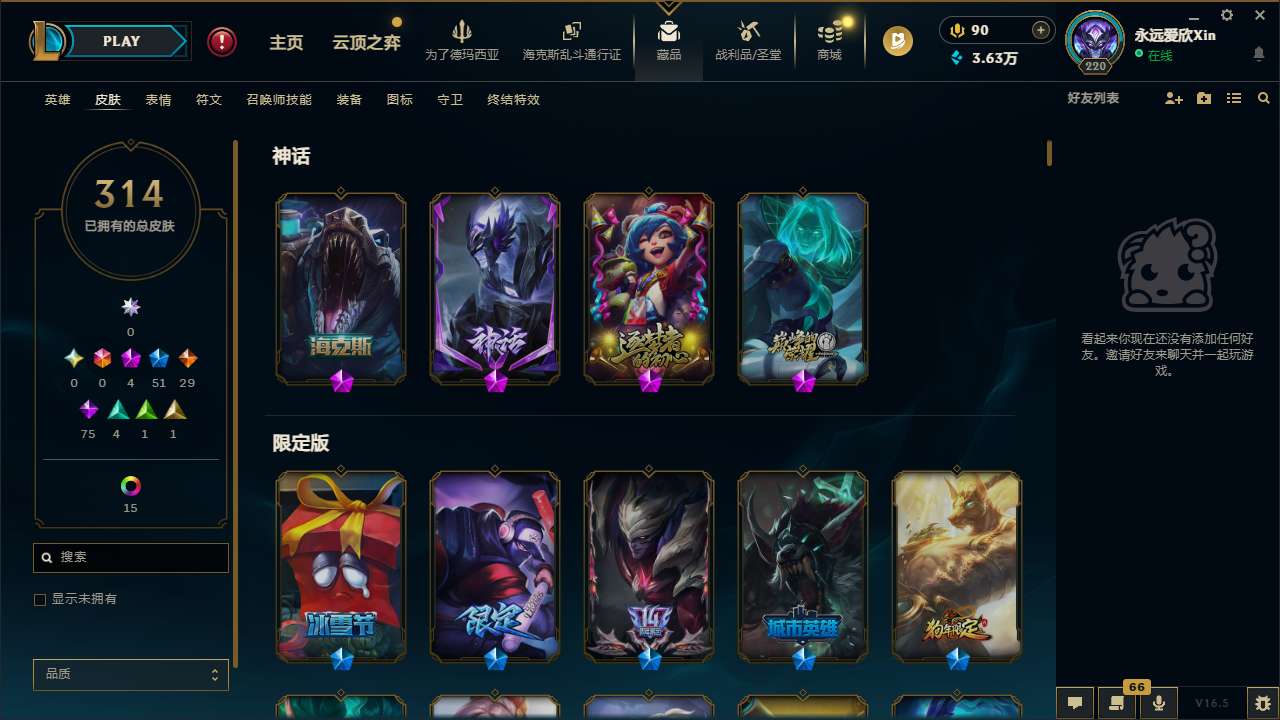Open the 品质 quality dropdown
The image size is (1280, 720).
click(130, 674)
